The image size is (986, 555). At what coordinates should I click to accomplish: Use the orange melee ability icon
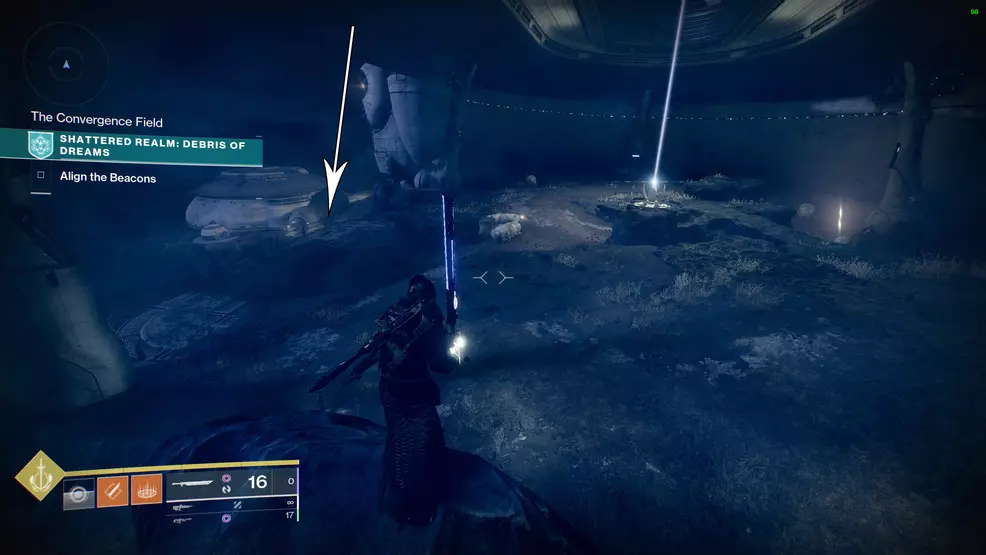coord(112,490)
